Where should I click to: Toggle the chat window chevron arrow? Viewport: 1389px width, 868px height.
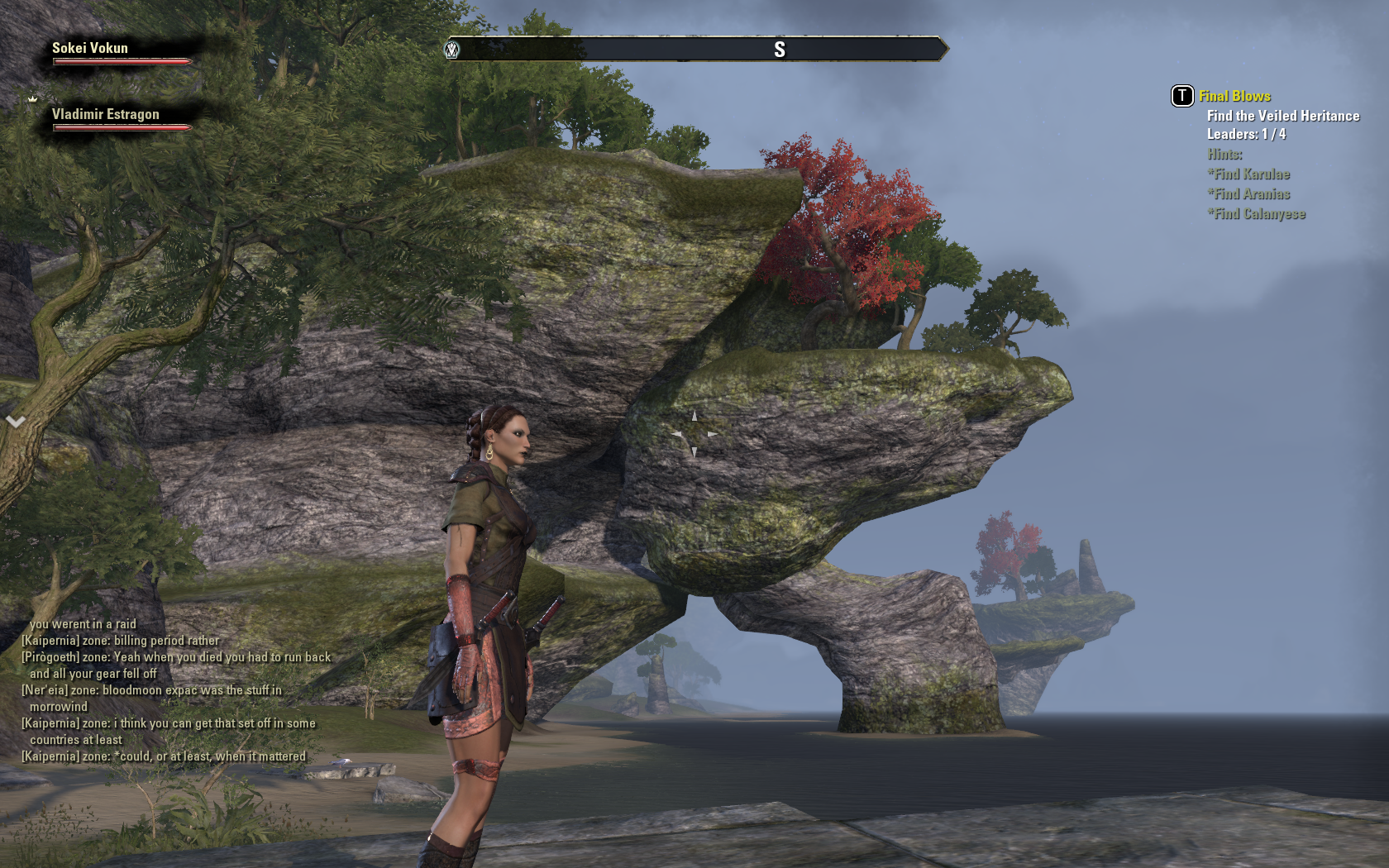point(15,422)
